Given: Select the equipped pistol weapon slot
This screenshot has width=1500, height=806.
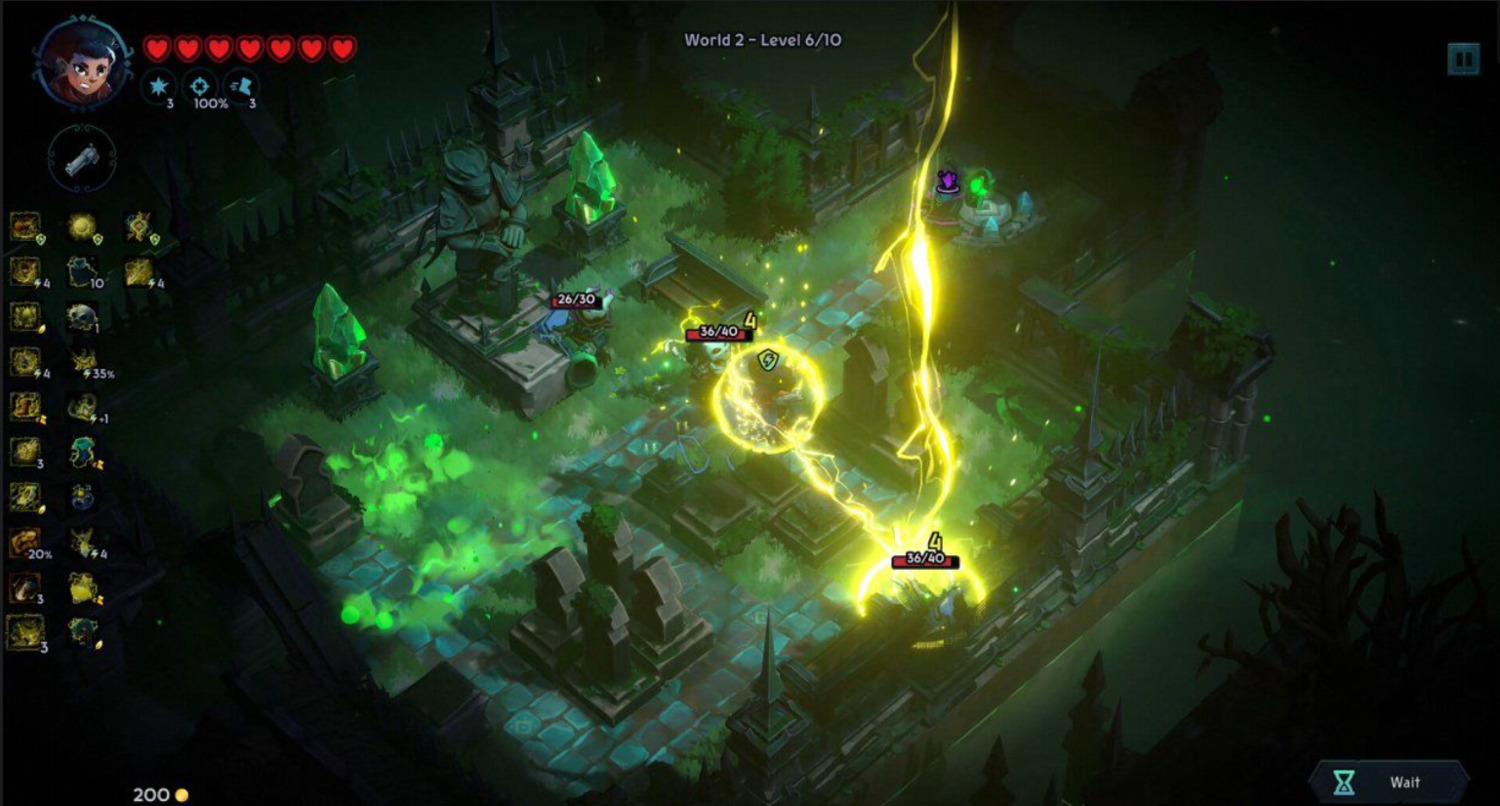Looking at the screenshot, I should [x=82, y=160].
